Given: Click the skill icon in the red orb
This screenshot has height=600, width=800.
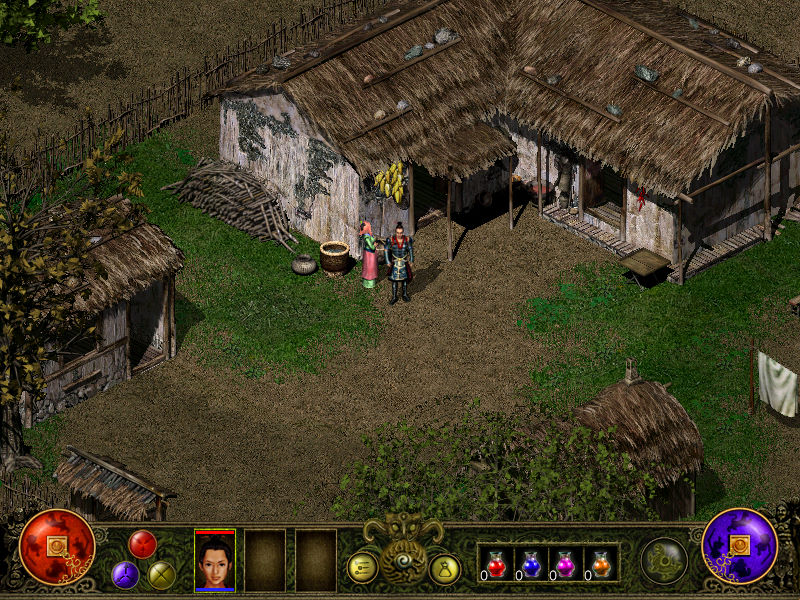Looking at the screenshot, I should (x=57, y=546).
